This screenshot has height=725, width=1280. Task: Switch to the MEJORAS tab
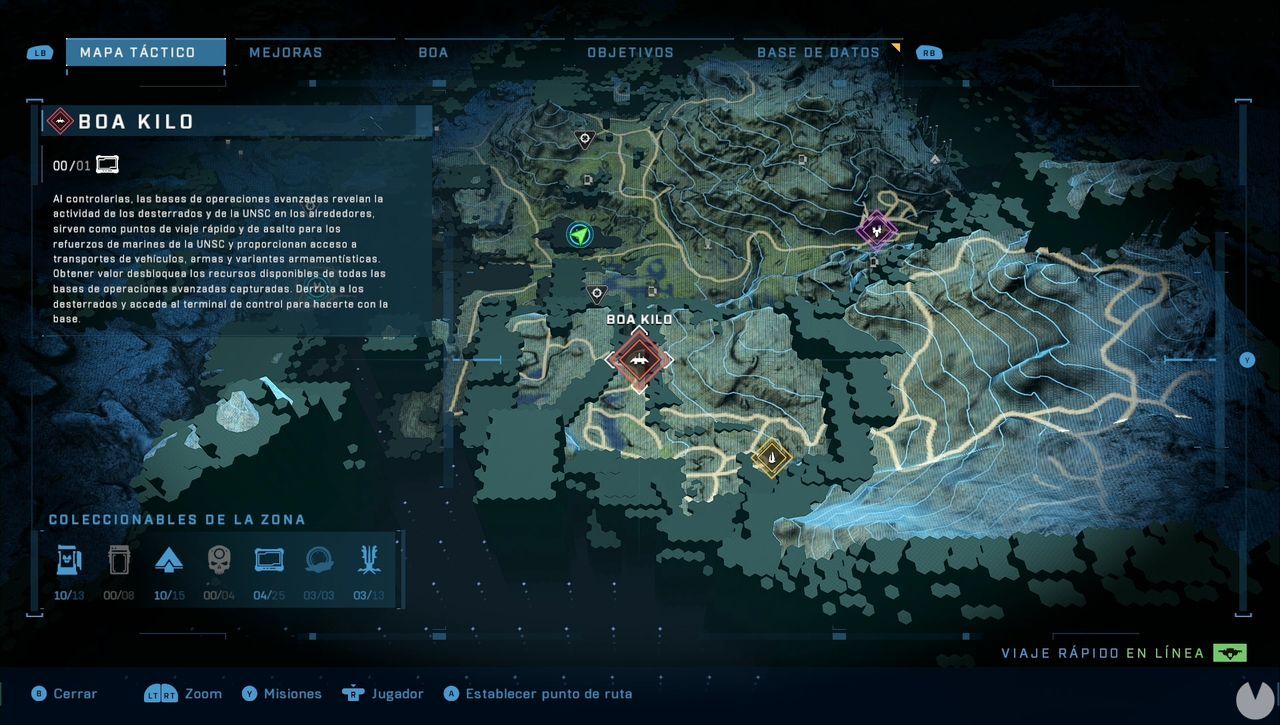click(x=285, y=51)
